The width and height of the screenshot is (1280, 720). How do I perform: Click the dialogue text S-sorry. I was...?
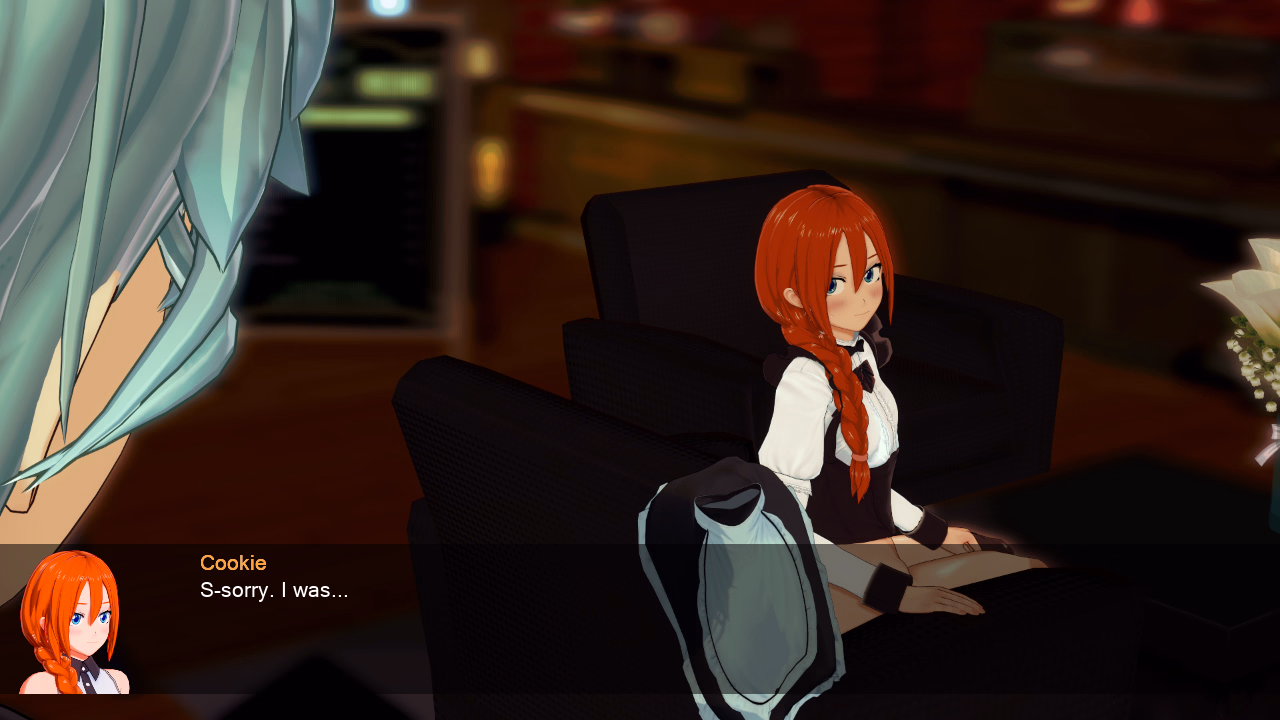click(x=275, y=590)
